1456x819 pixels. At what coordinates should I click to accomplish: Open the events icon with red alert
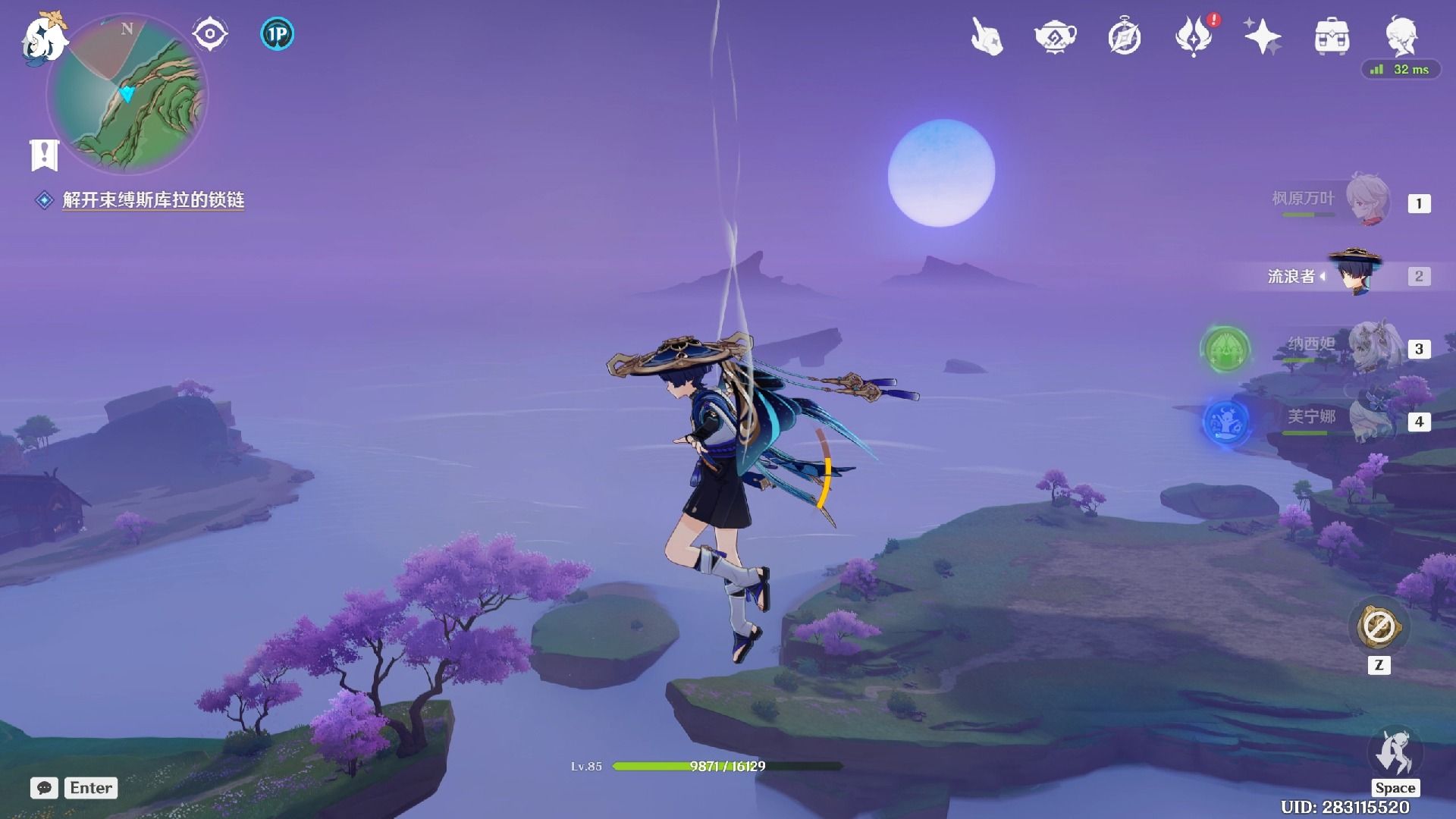tap(1194, 36)
